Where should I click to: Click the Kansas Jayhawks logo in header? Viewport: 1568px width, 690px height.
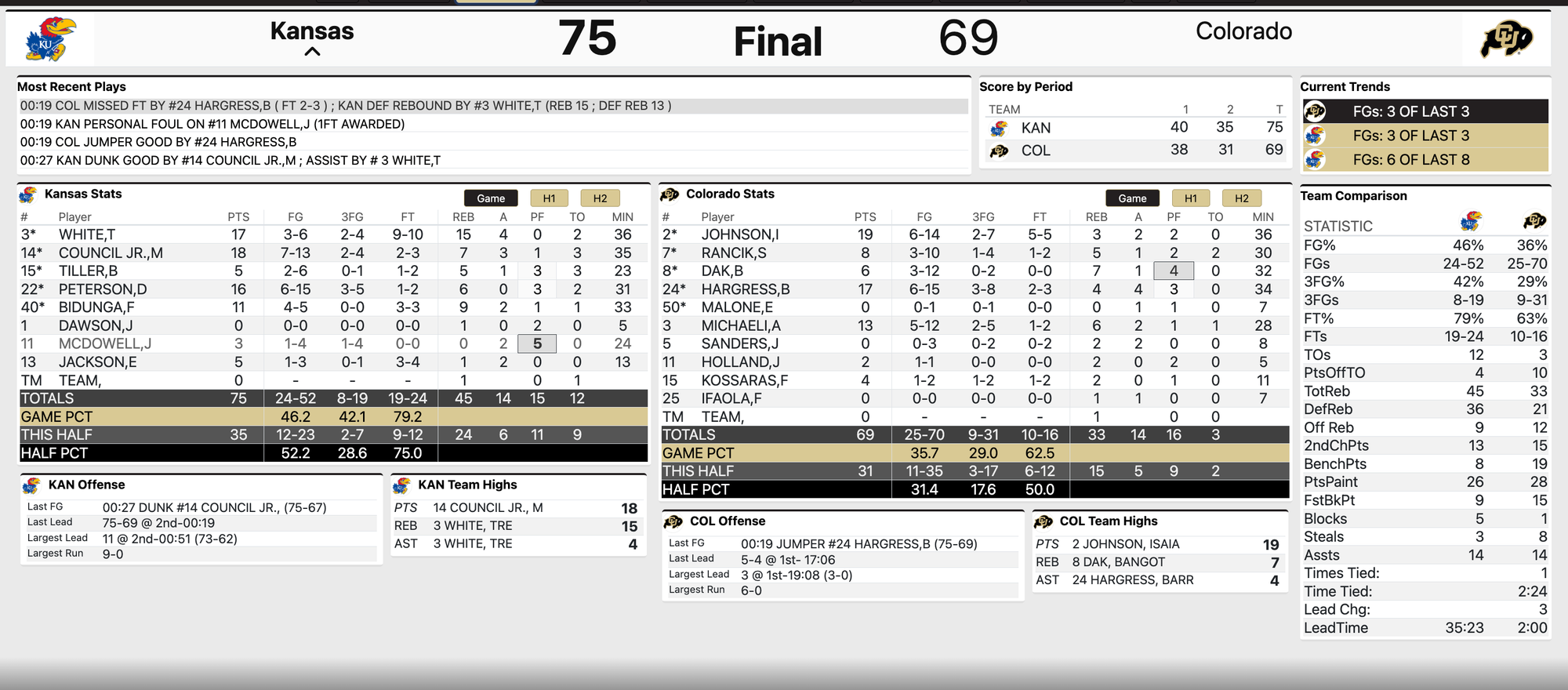point(50,39)
